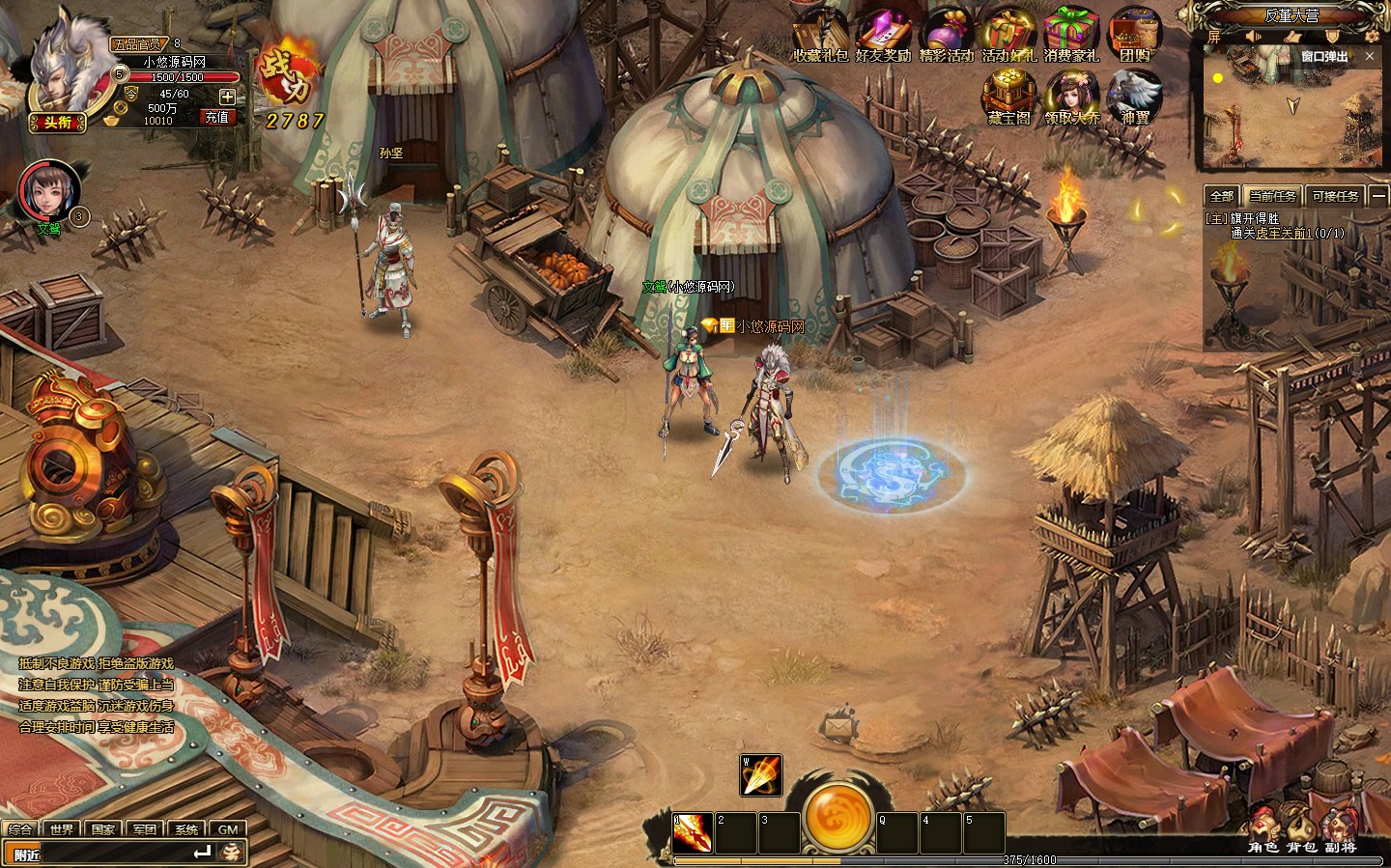Click the 充值 recharge button
Viewport: 1391px width, 868px height.
pos(216,117)
